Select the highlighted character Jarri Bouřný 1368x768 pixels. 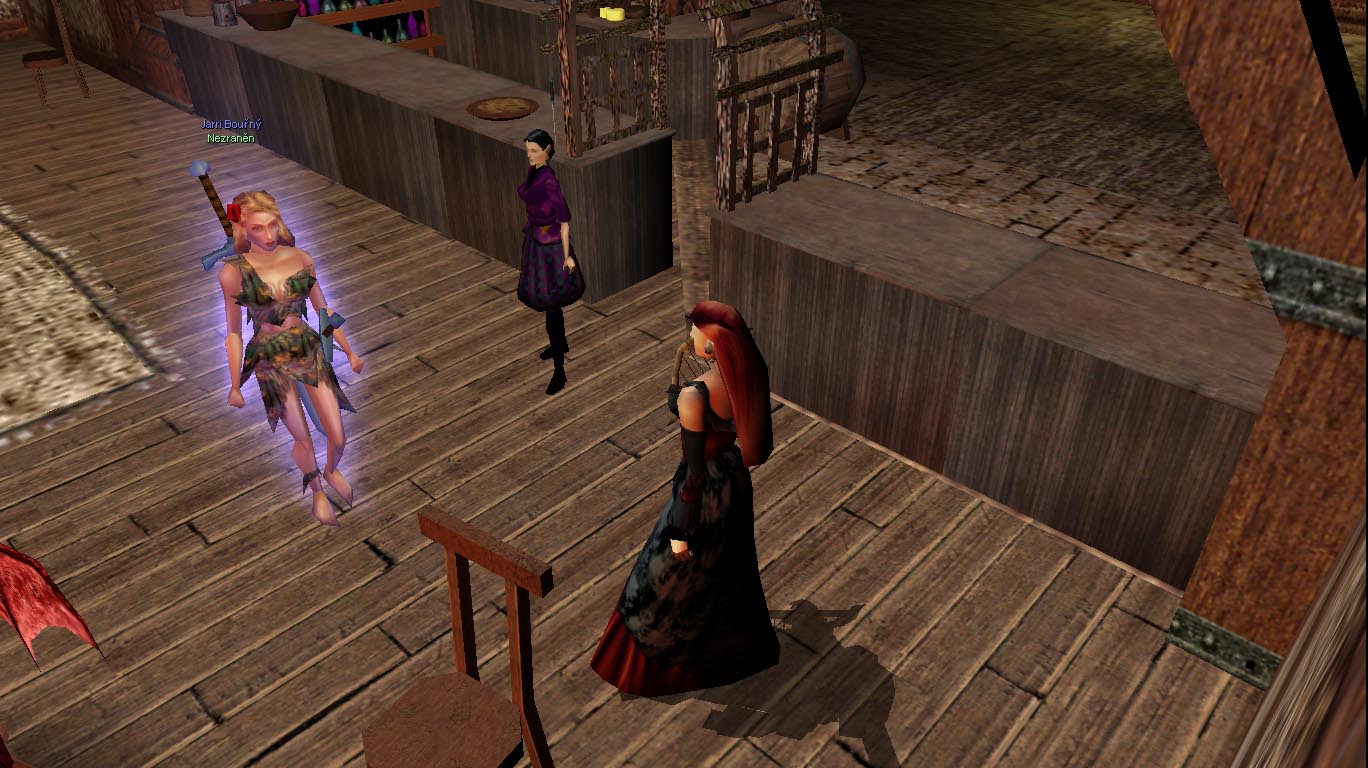(x=285, y=330)
